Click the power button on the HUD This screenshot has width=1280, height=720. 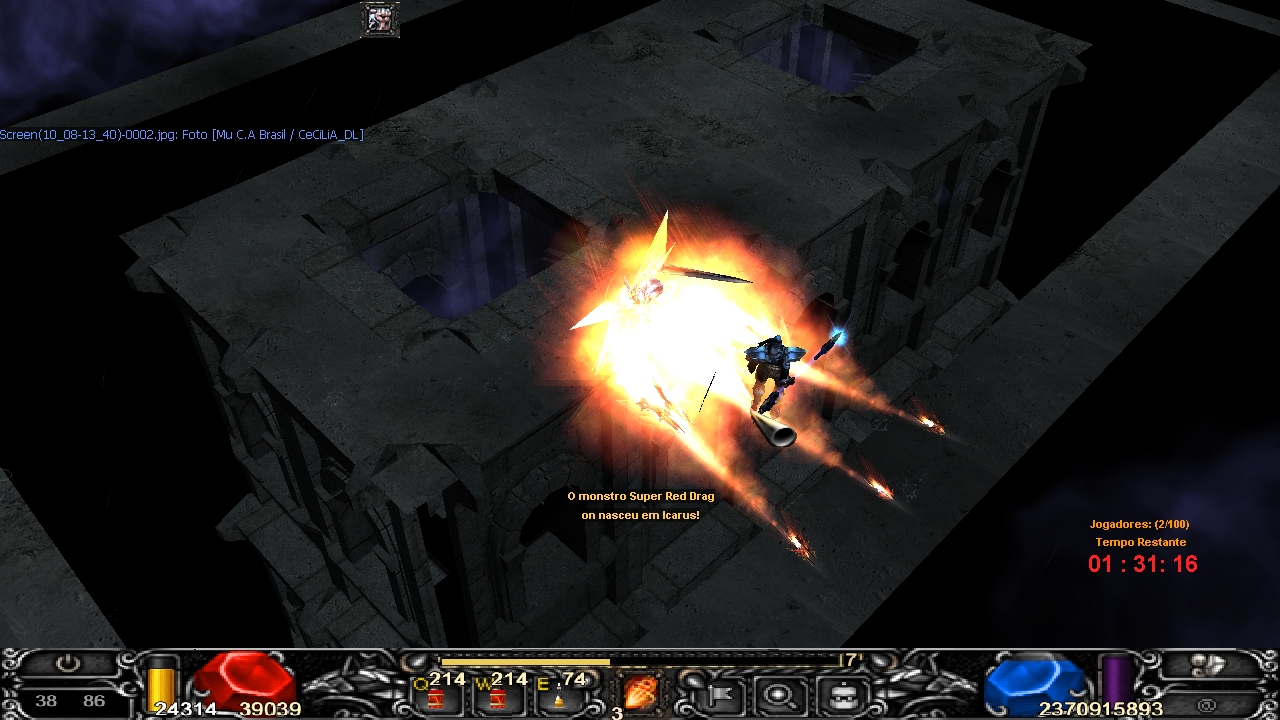(67, 664)
